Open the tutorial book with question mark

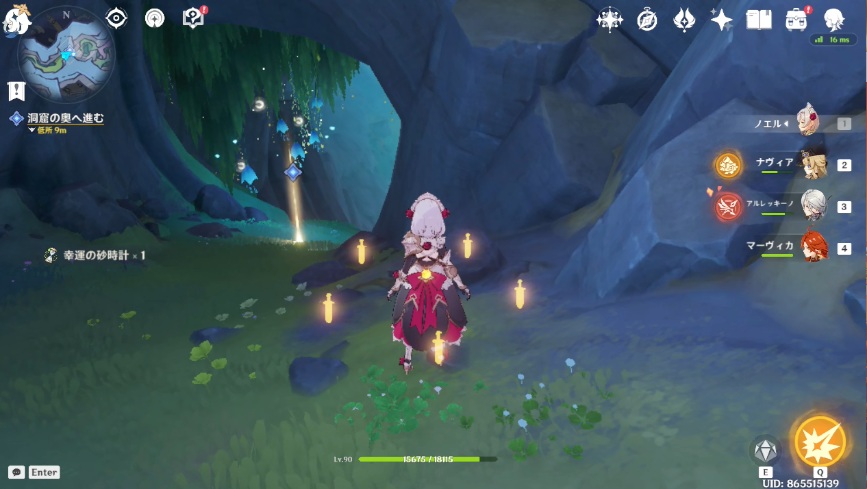coord(193,18)
